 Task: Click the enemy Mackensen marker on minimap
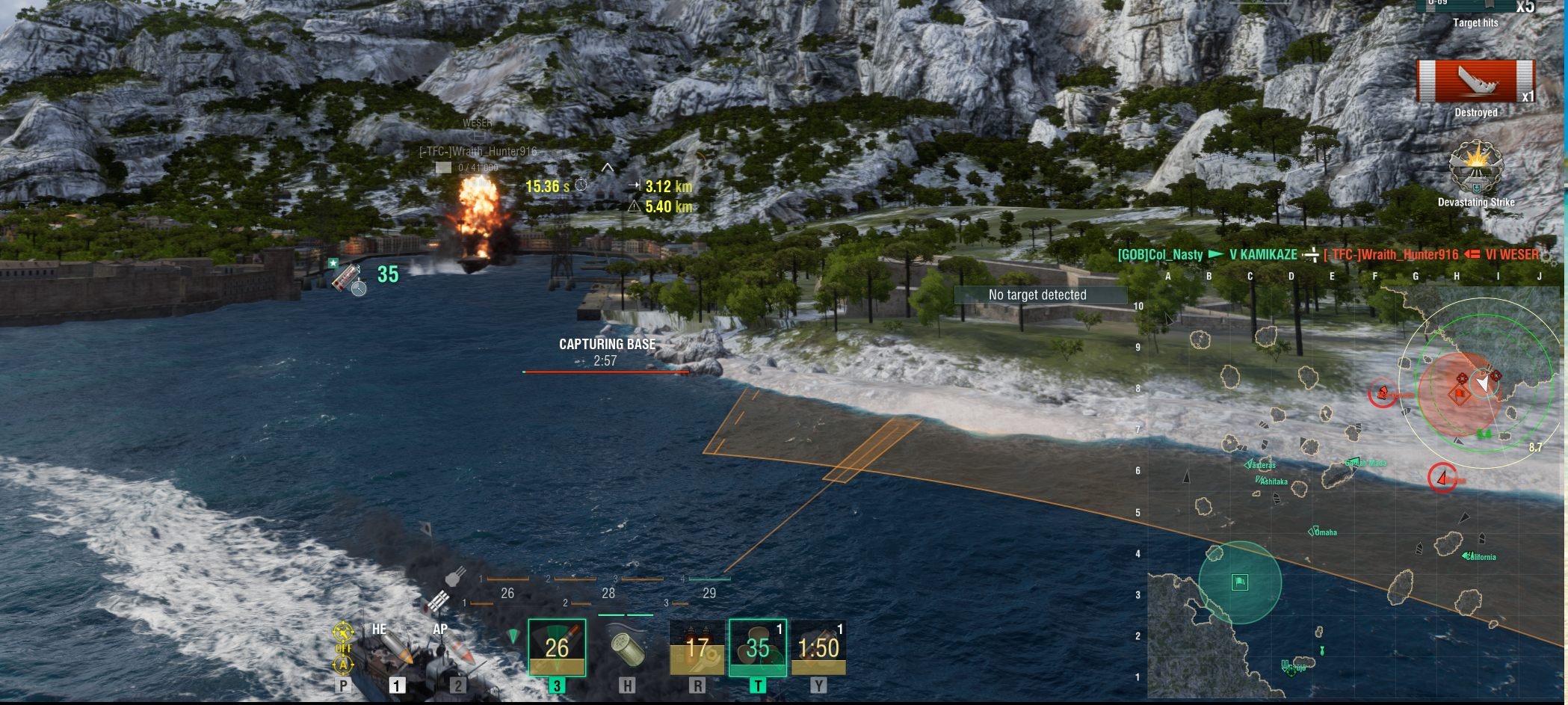(1383, 393)
